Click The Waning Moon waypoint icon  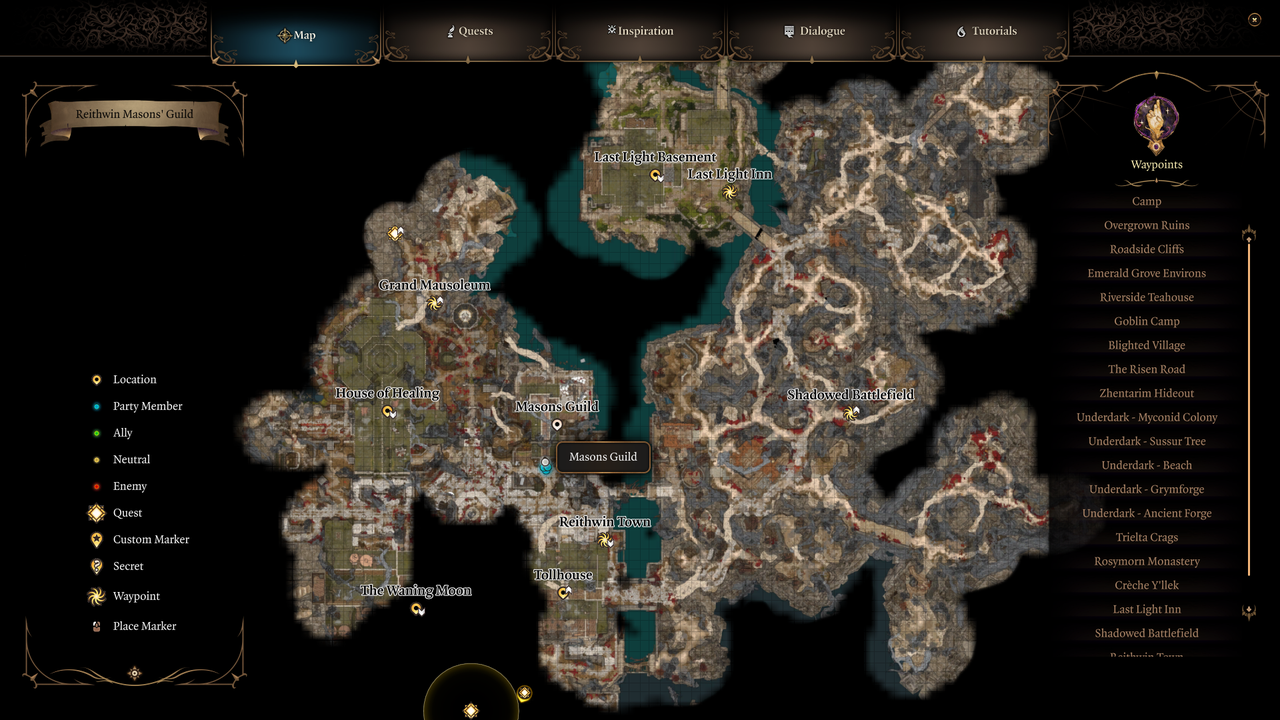(418, 608)
